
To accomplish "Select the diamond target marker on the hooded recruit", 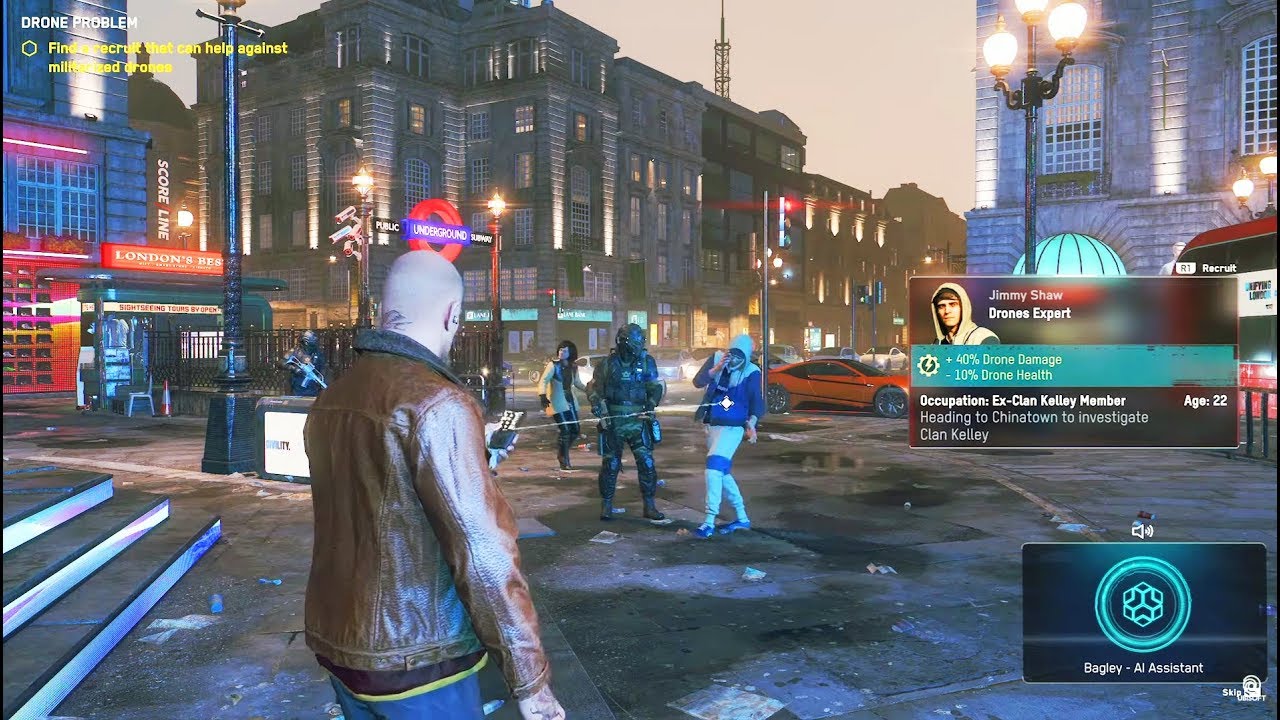I will [x=727, y=403].
